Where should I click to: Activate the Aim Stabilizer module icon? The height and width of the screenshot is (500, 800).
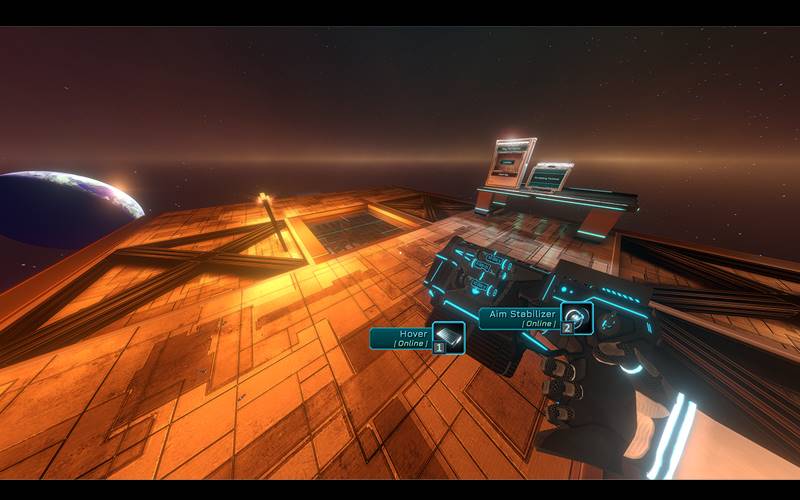[577, 317]
